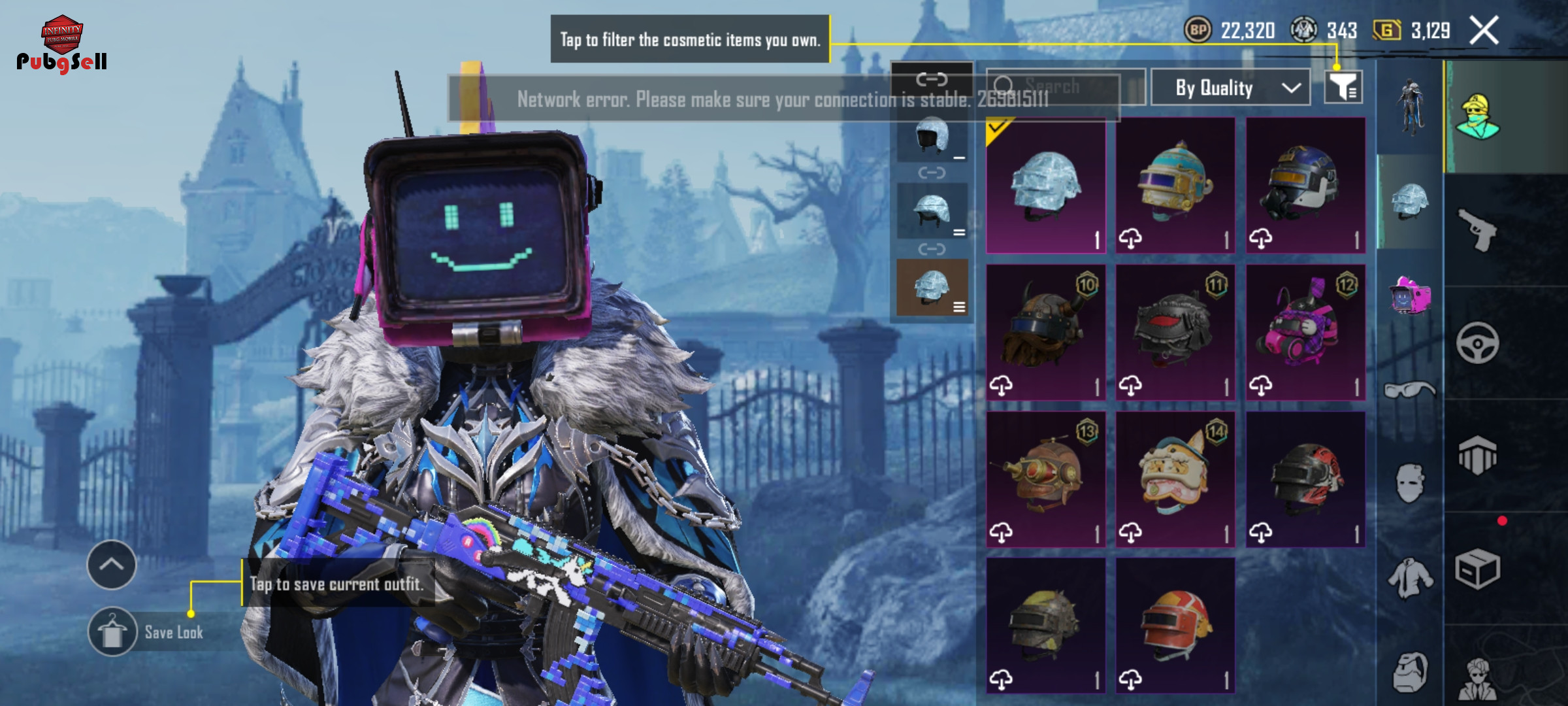Close the inventory with the X button

coord(1484,31)
